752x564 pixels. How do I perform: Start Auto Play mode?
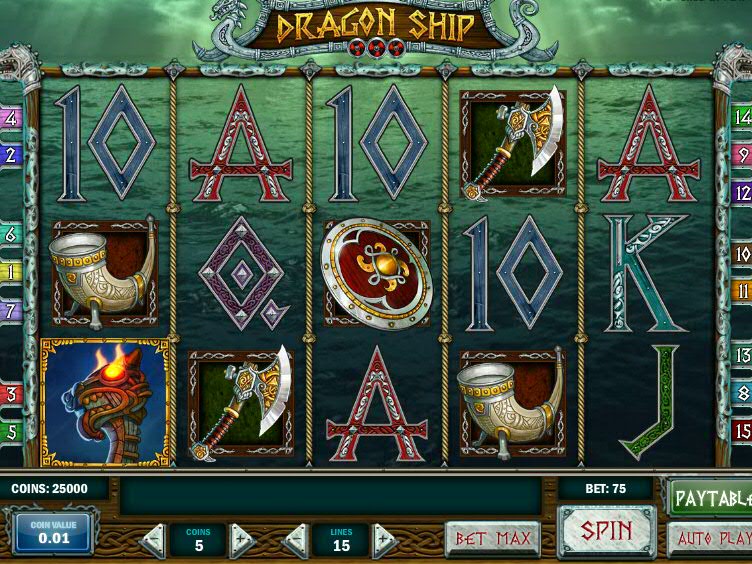pyautogui.click(x=710, y=540)
